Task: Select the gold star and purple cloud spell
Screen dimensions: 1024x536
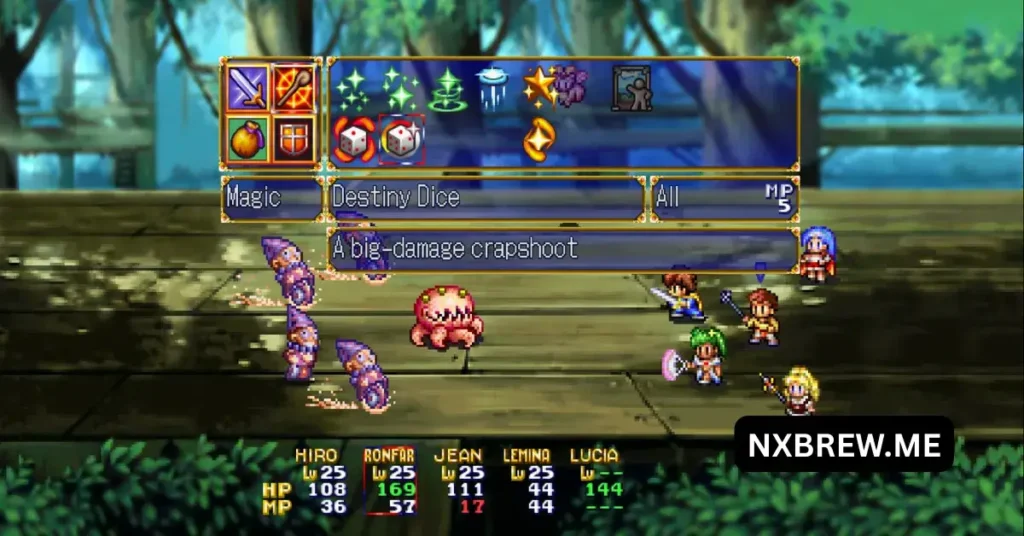Action: [x=556, y=87]
